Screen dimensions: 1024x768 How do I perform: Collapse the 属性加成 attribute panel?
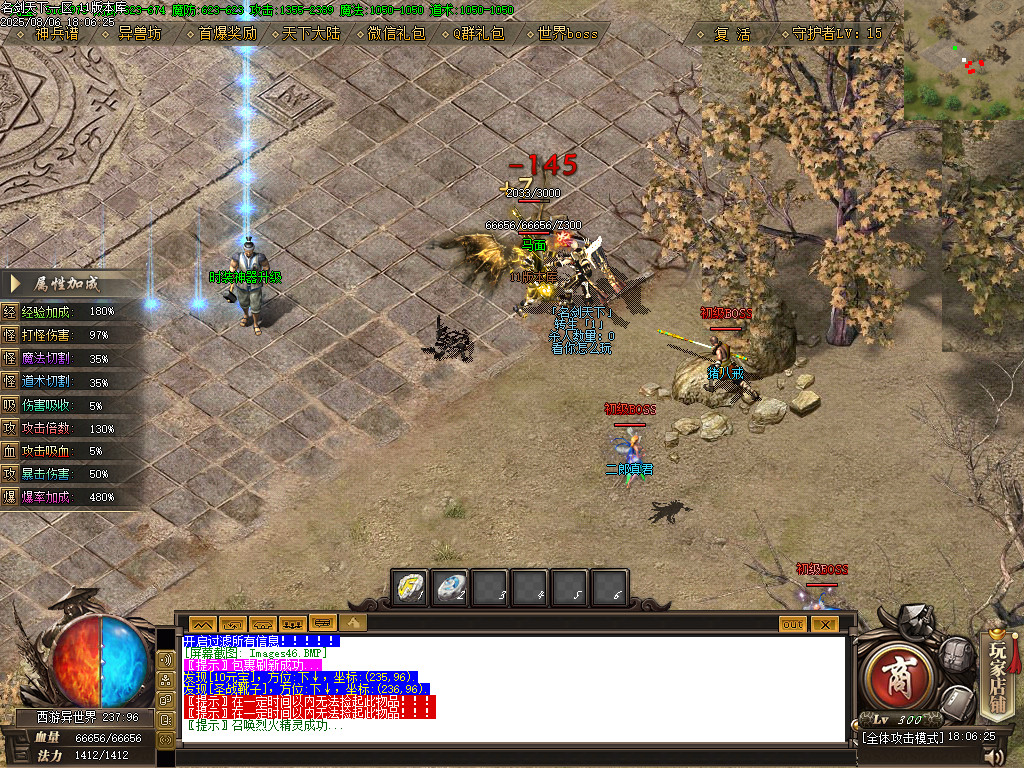(14, 283)
